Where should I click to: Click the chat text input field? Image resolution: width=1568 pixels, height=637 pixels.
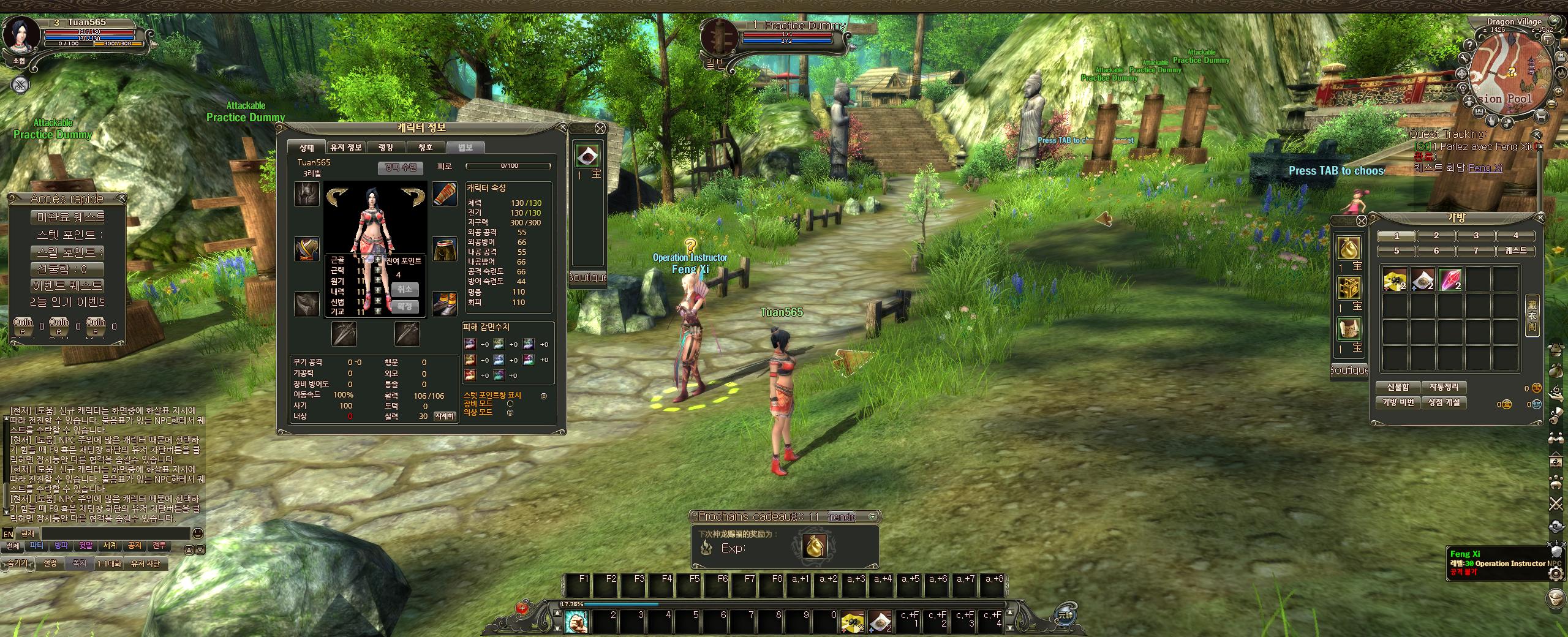(113, 533)
